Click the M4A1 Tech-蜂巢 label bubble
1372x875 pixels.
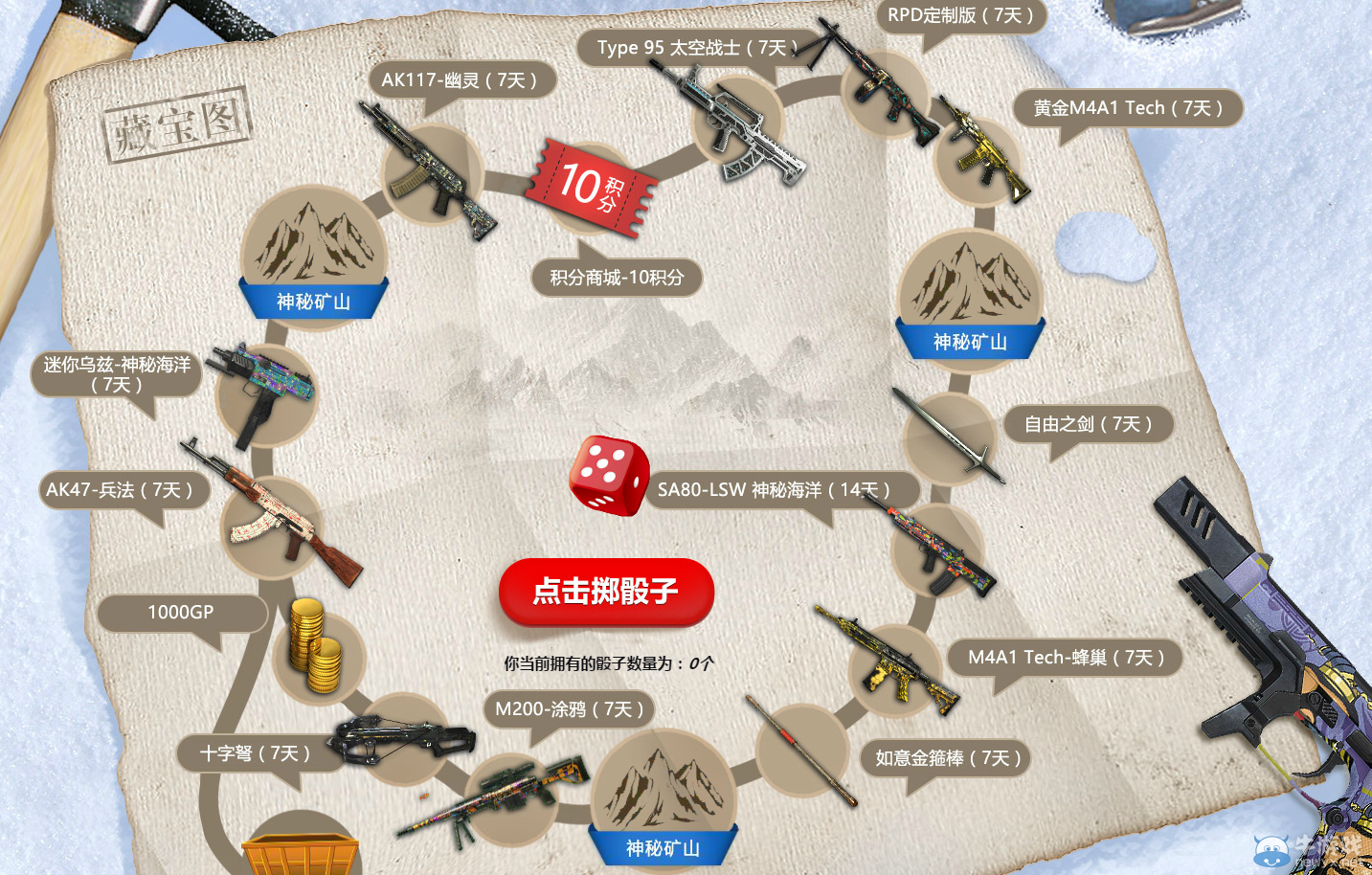pyautogui.click(x=1065, y=658)
